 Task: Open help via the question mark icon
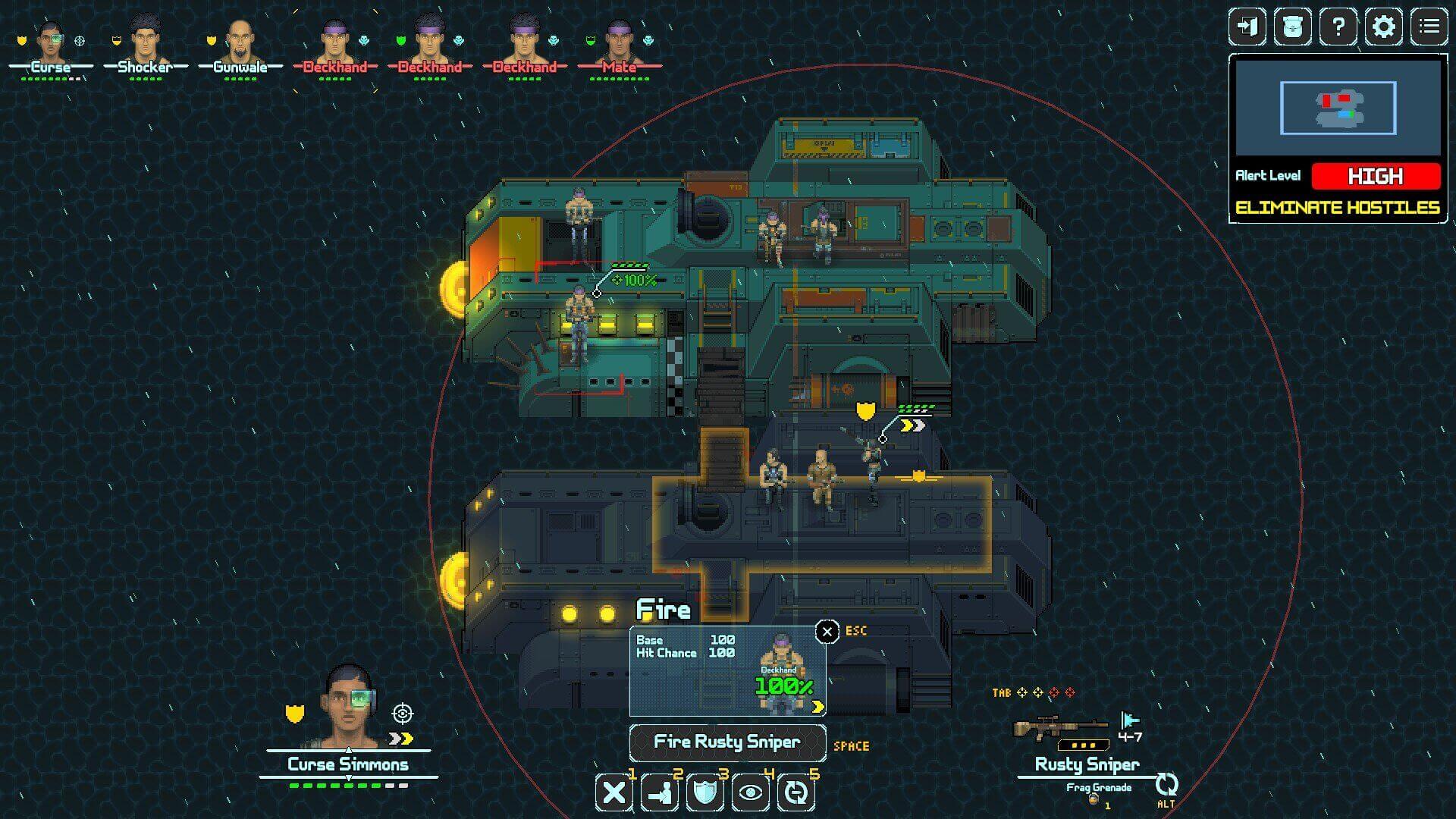(1339, 27)
